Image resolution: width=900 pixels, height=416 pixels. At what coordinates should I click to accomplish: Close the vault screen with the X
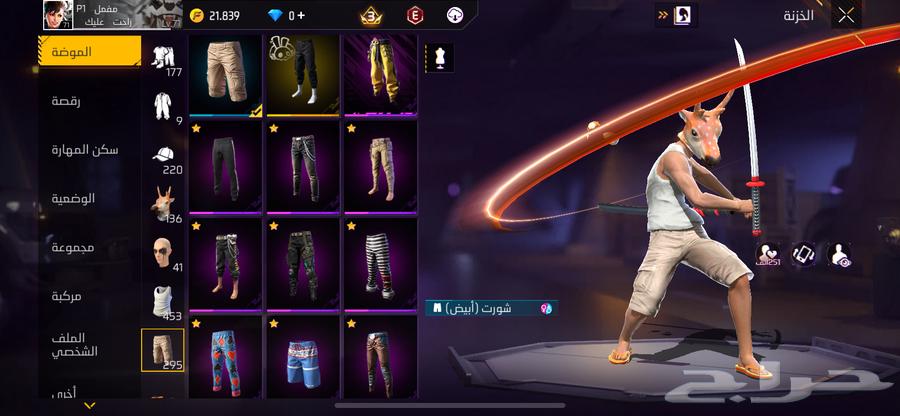tap(846, 15)
